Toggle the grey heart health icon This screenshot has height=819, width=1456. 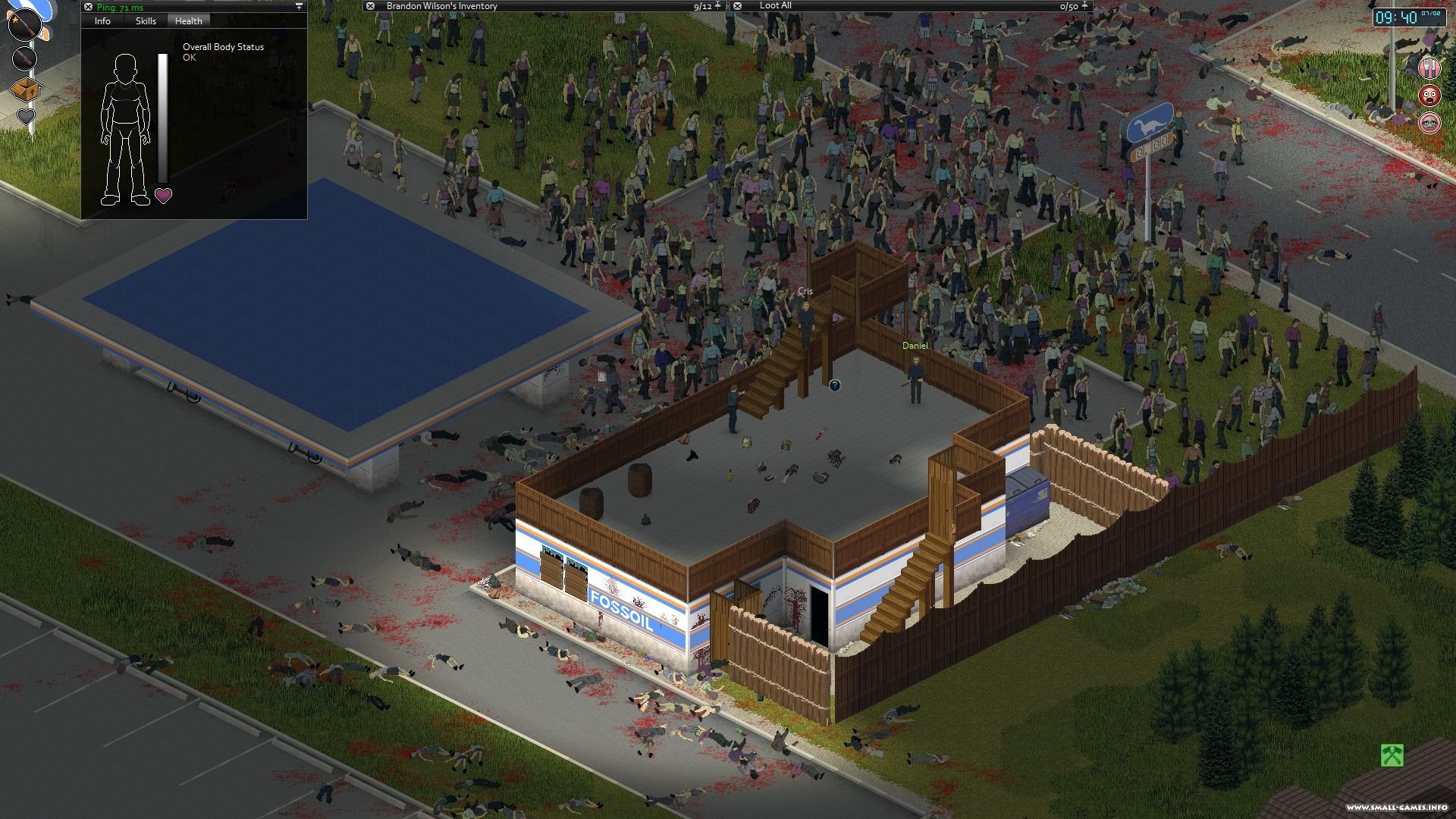click(26, 118)
